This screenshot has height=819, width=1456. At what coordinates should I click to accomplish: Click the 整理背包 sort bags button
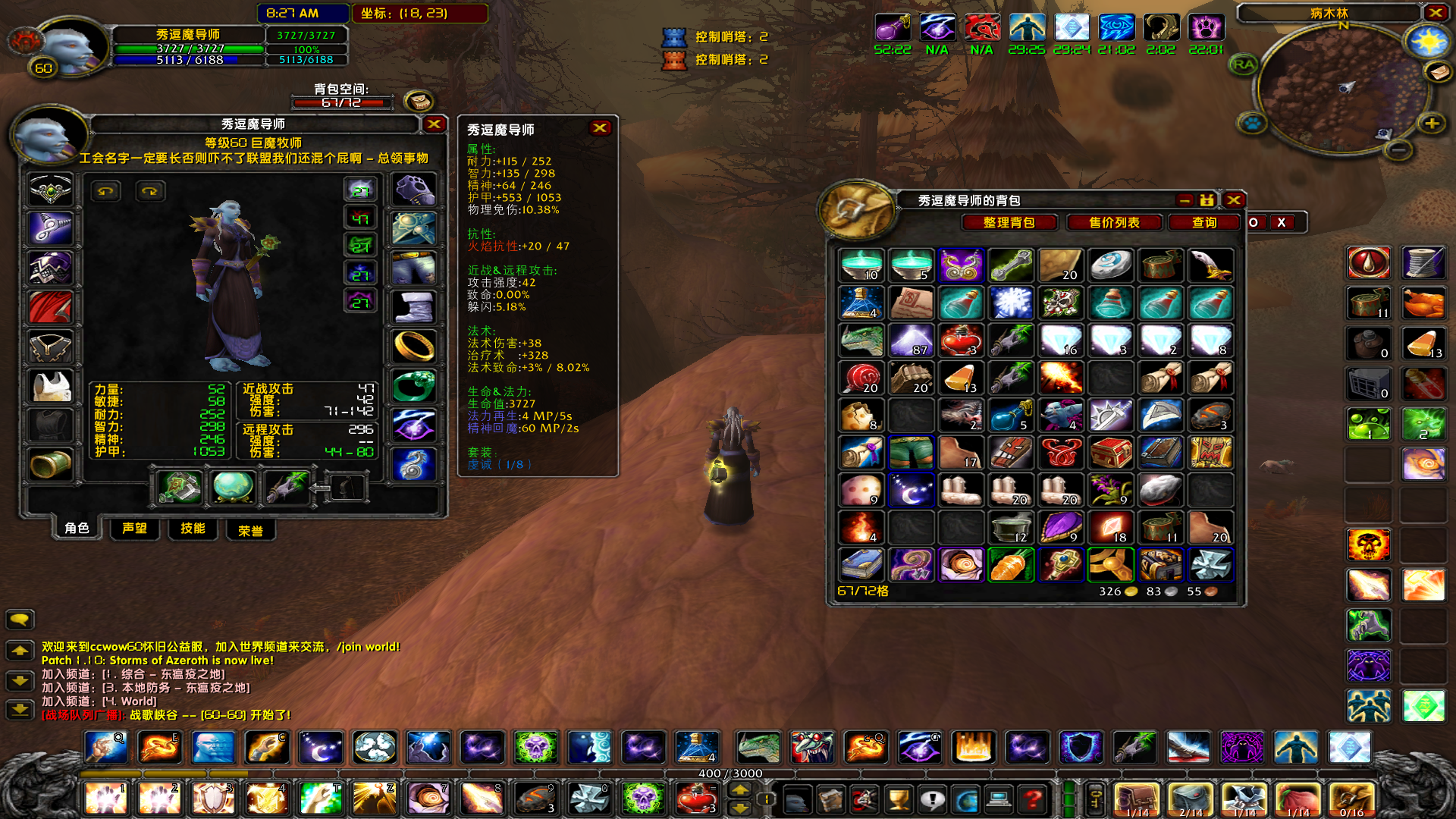coord(1009,222)
